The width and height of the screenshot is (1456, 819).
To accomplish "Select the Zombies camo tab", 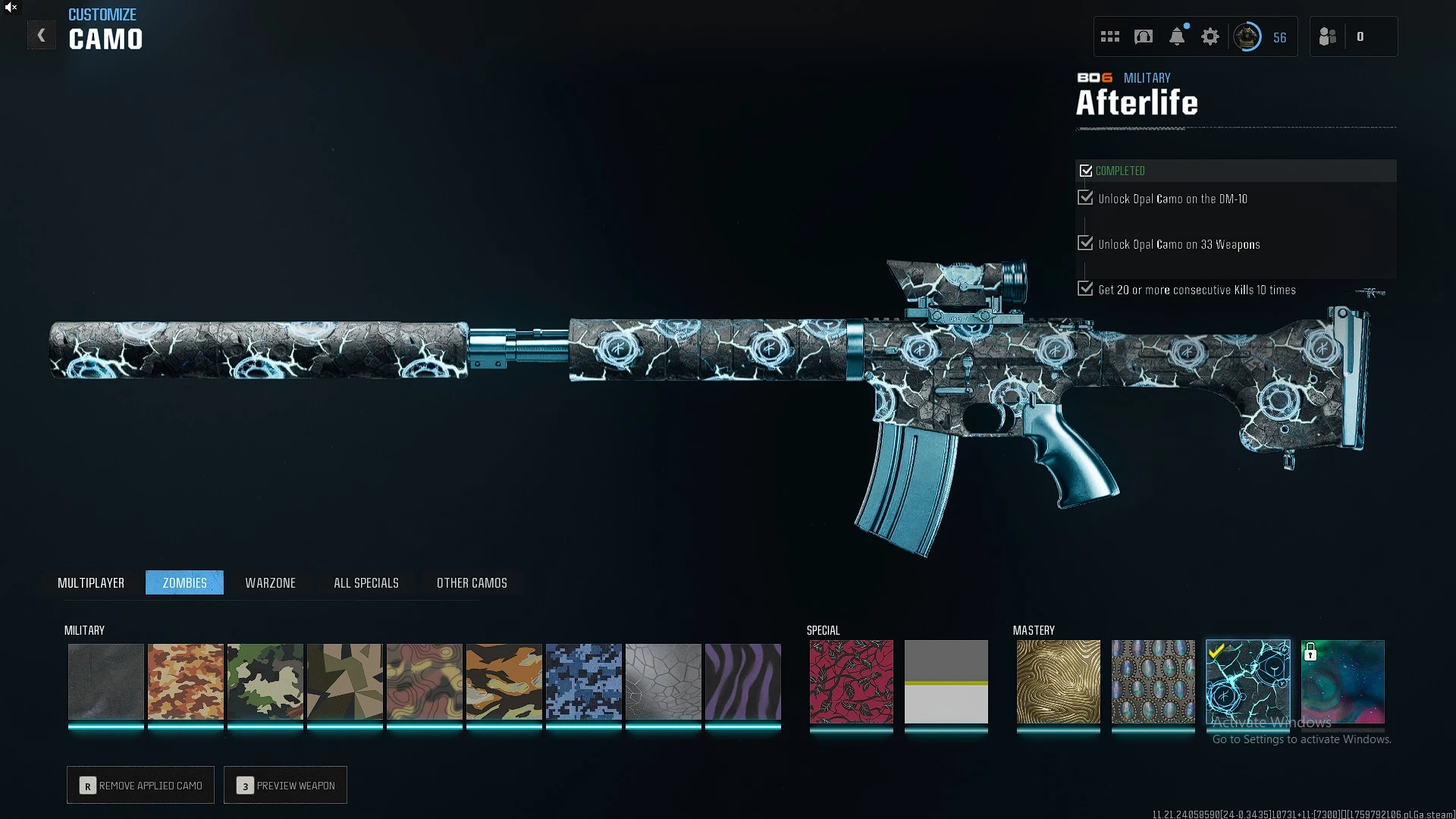I will click(x=184, y=582).
